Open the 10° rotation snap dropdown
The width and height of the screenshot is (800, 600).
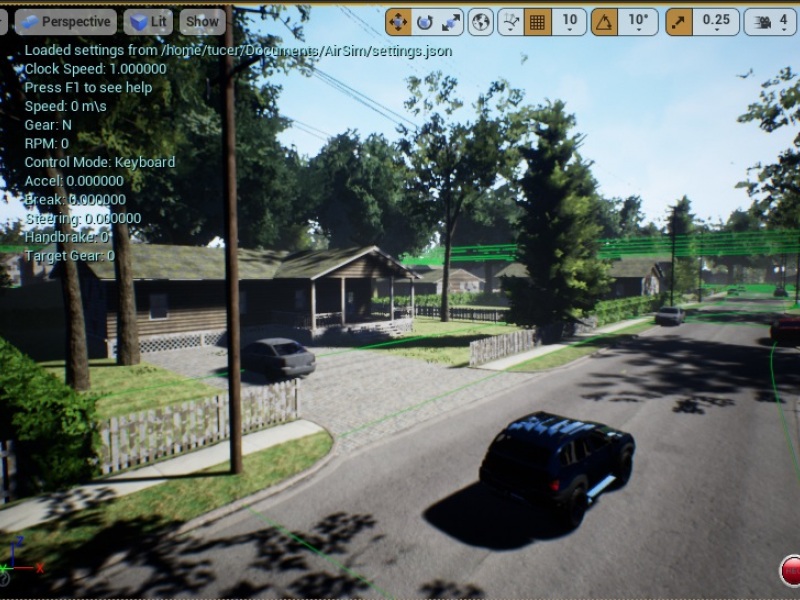(638, 21)
